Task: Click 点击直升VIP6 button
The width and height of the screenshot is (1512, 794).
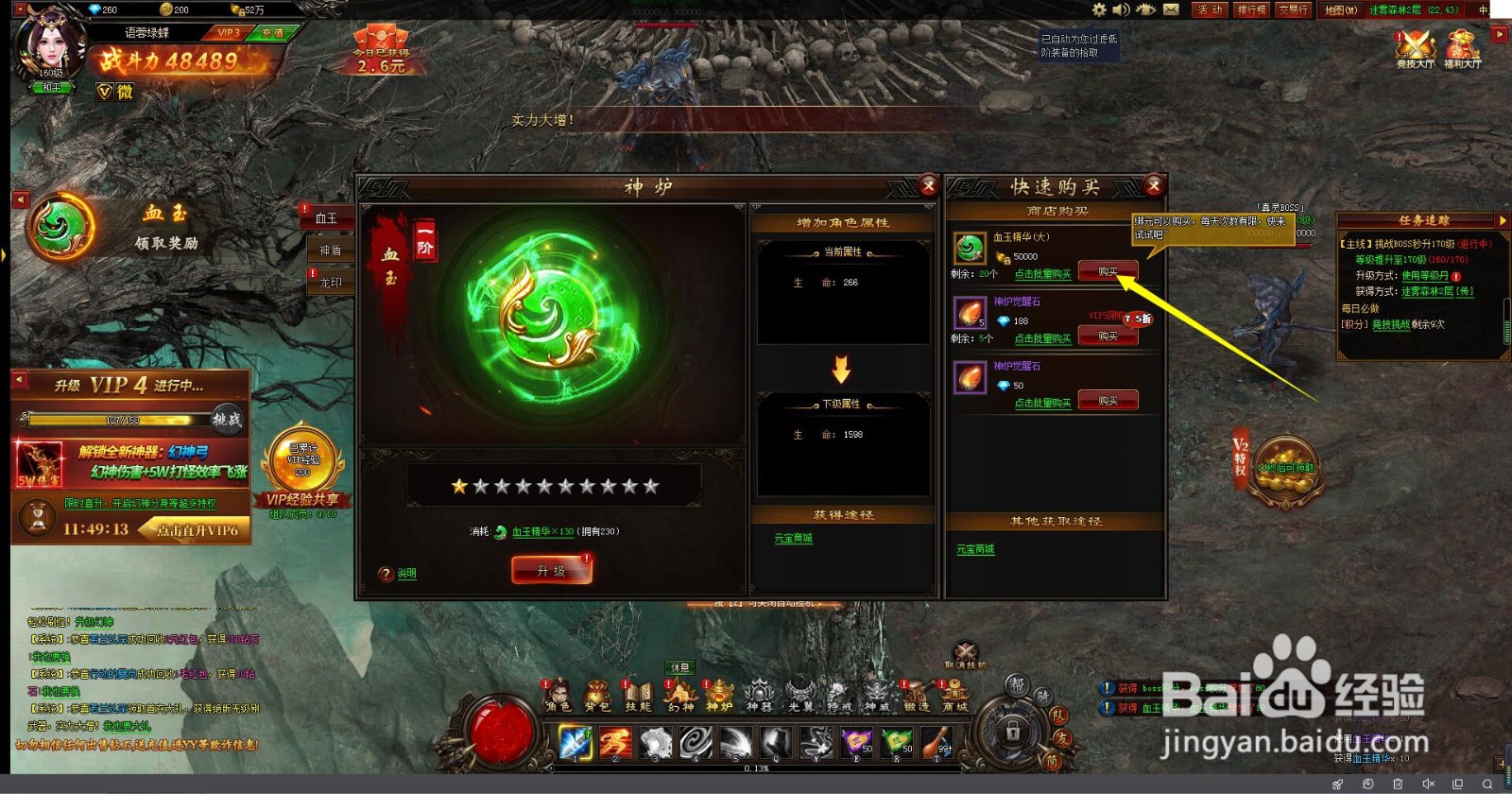Action: [197, 530]
